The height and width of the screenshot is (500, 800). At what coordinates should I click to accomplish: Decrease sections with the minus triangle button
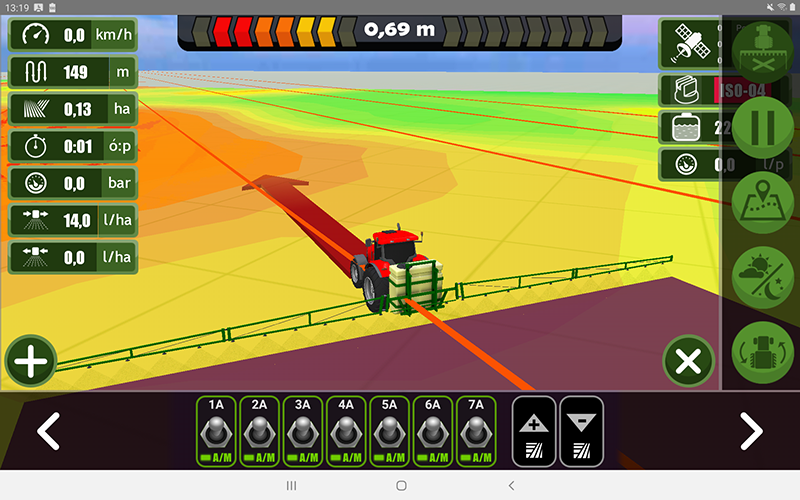pos(581,431)
